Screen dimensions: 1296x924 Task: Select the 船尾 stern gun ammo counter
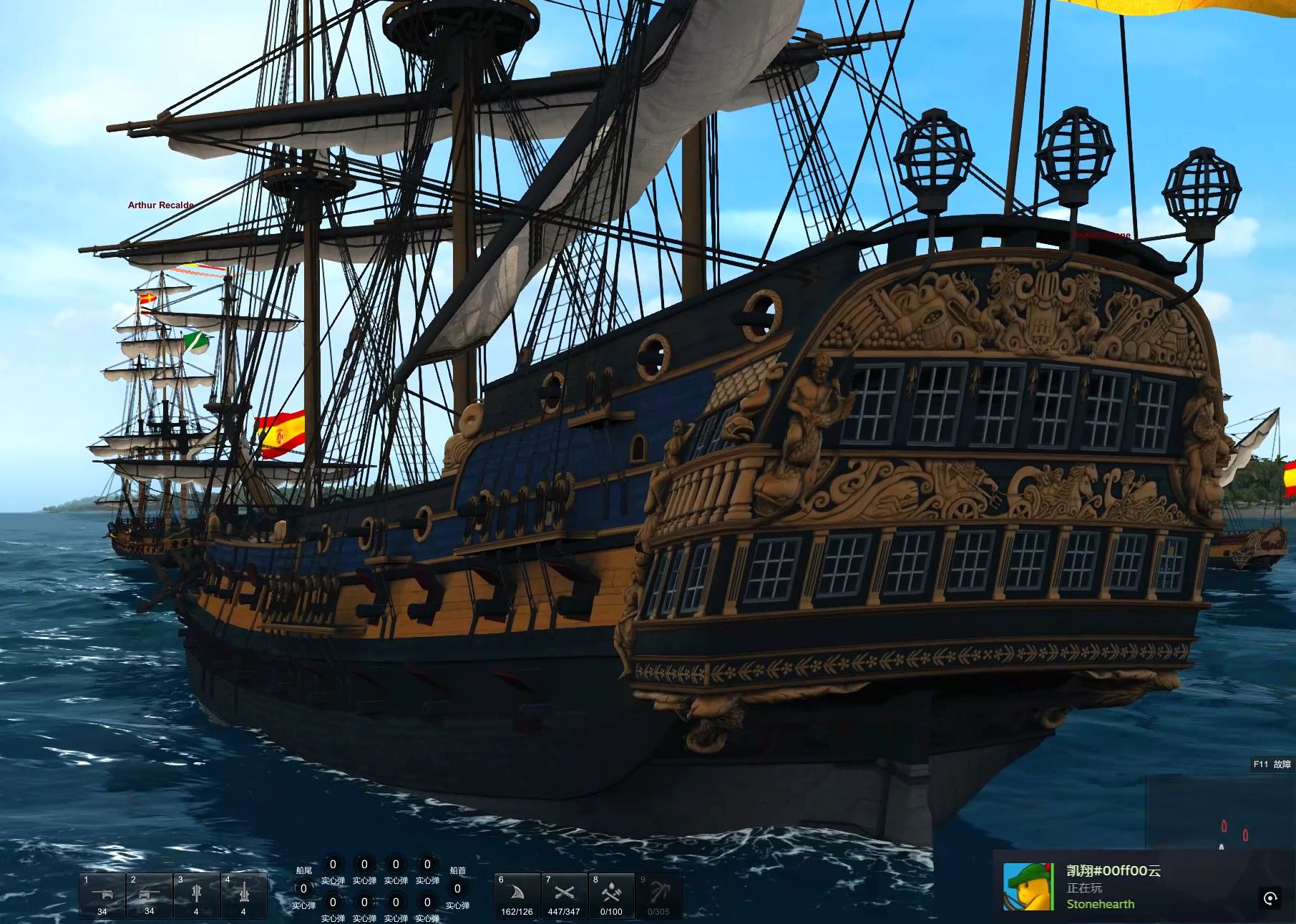(x=303, y=889)
